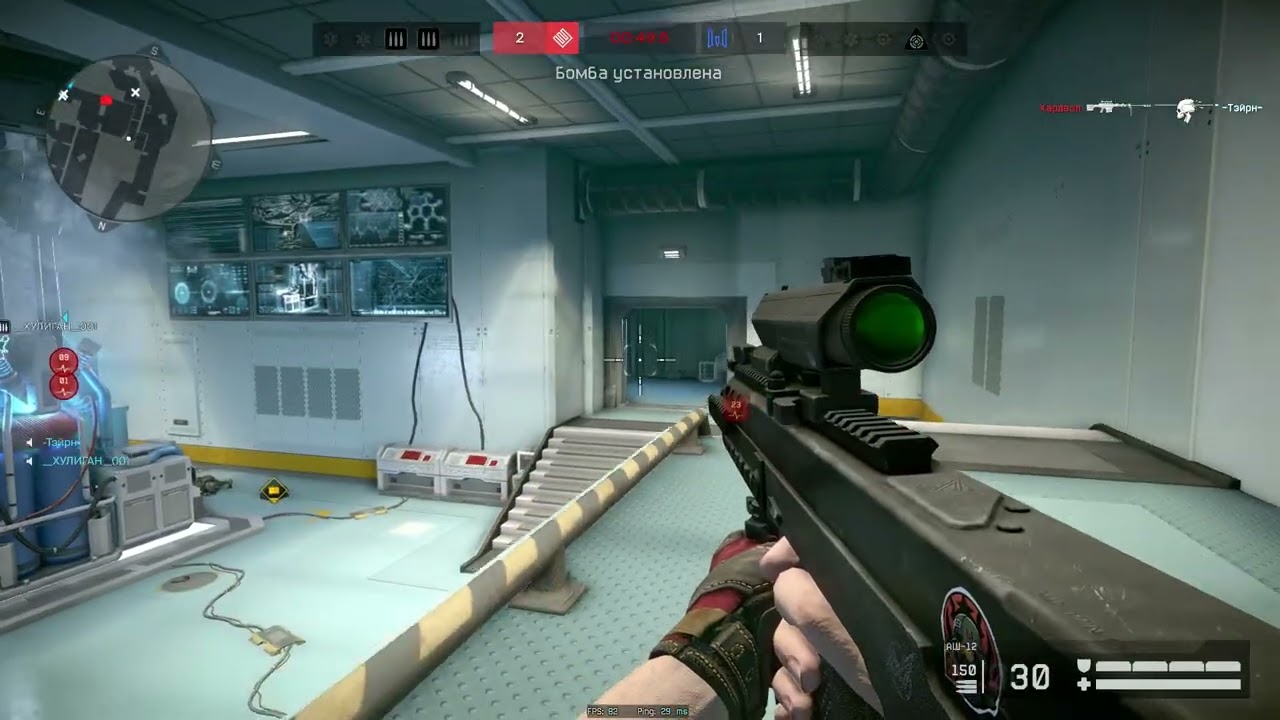The width and height of the screenshot is (1280, 720).
Task: Click the skull icon in kill feed
Action: (1187, 108)
